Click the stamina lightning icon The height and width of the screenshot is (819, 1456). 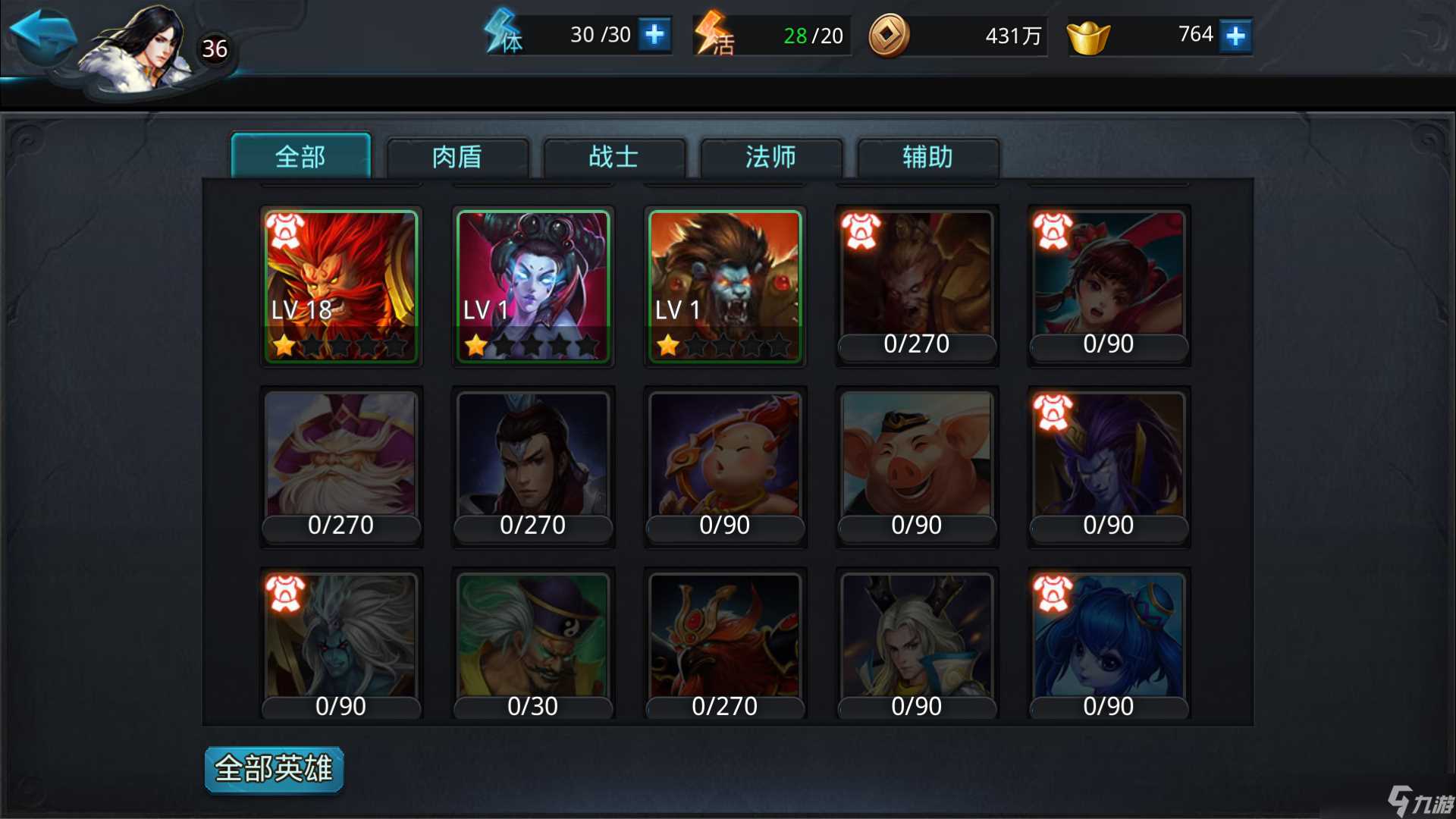[504, 33]
